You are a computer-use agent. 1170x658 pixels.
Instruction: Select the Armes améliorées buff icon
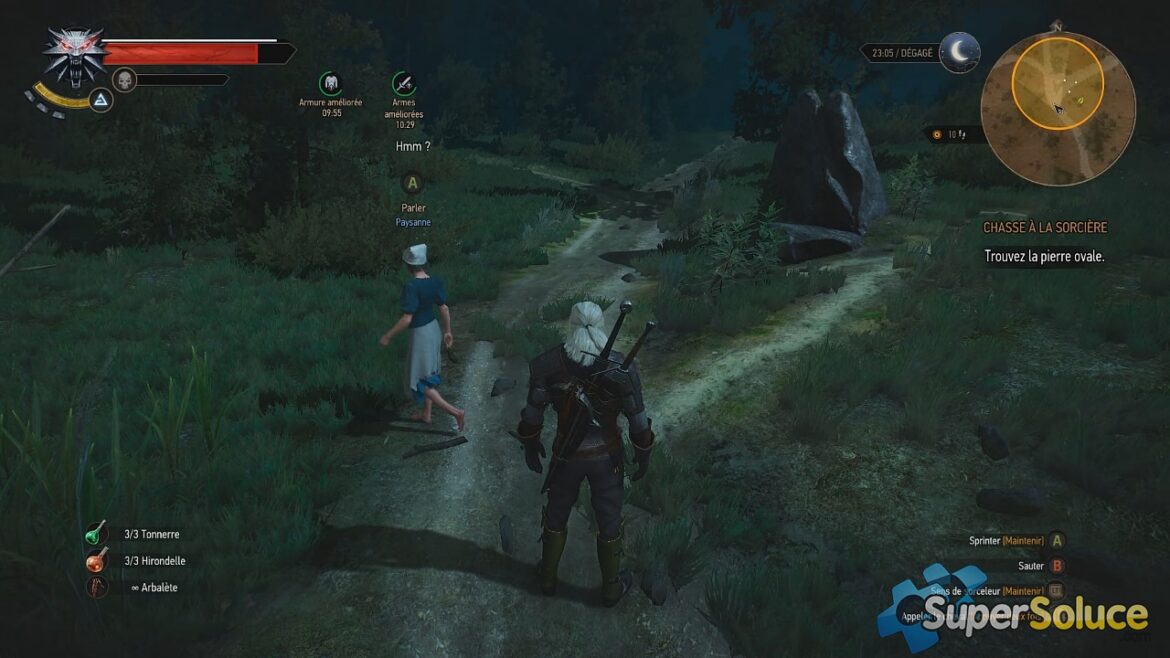coord(404,83)
